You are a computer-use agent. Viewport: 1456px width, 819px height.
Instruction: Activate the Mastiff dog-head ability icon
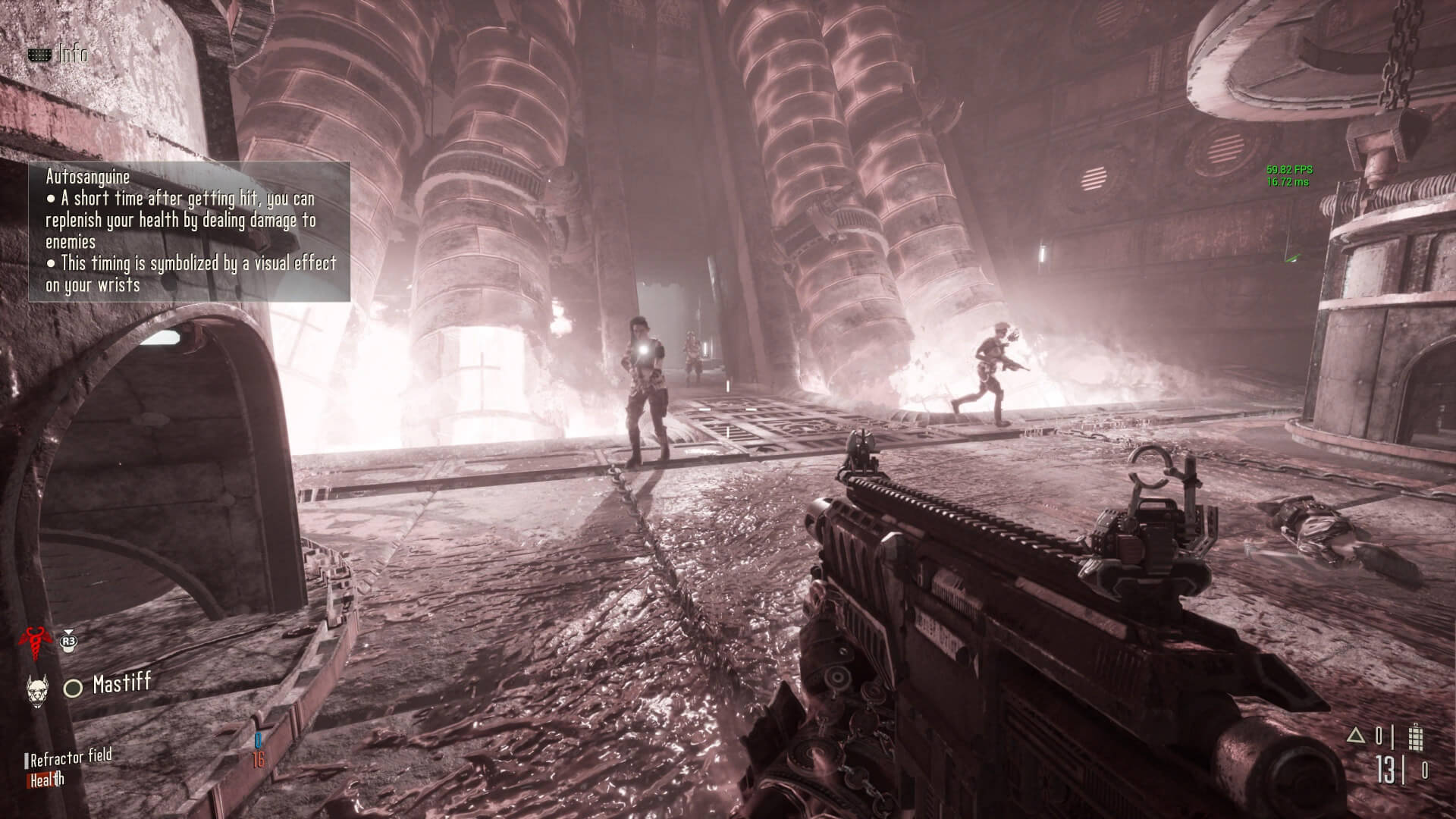[x=36, y=689]
